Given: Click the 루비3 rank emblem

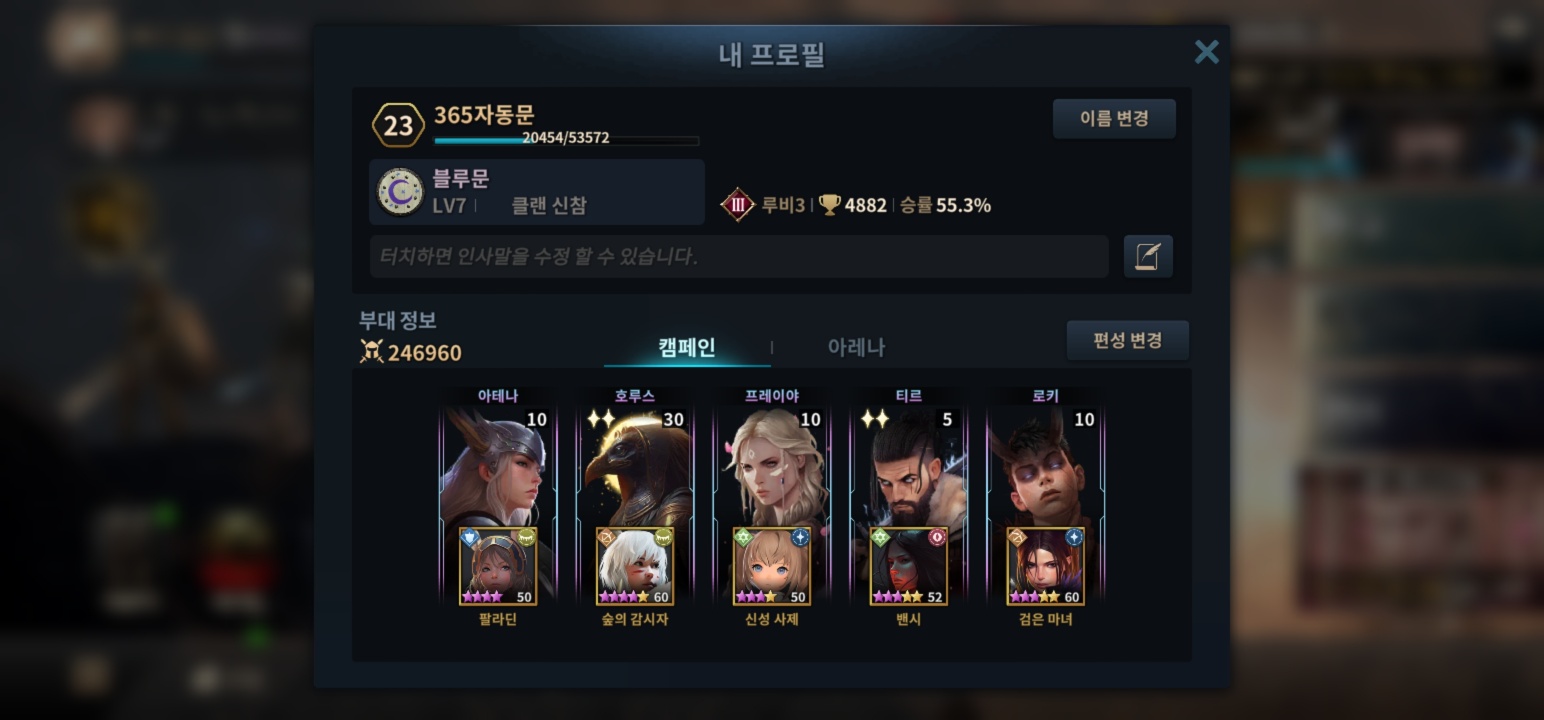Looking at the screenshot, I should point(738,205).
